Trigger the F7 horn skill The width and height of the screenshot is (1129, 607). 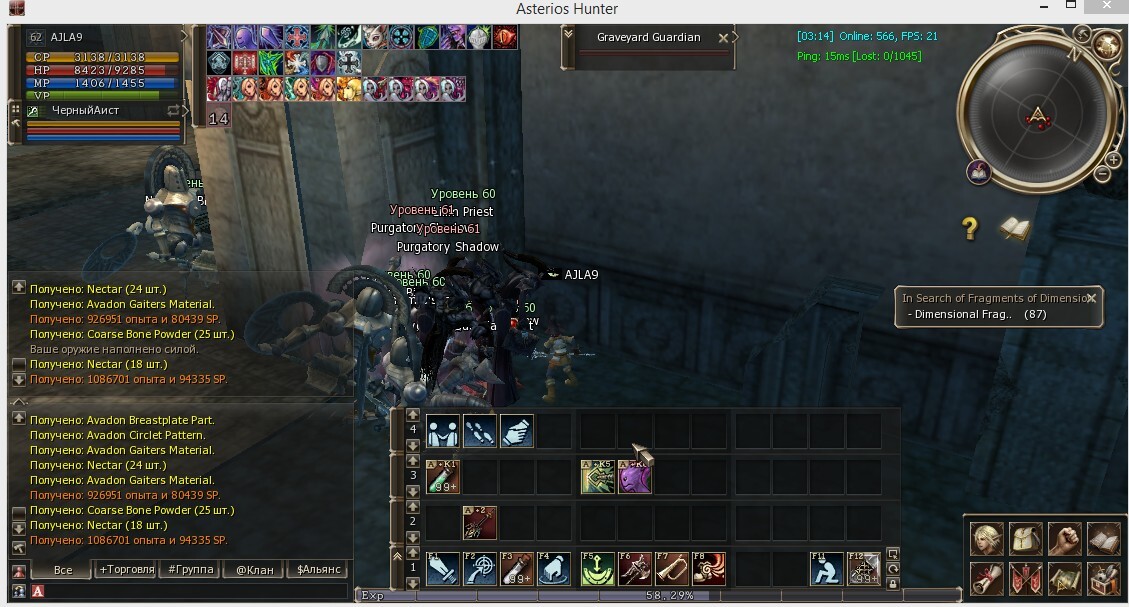[672, 569]
